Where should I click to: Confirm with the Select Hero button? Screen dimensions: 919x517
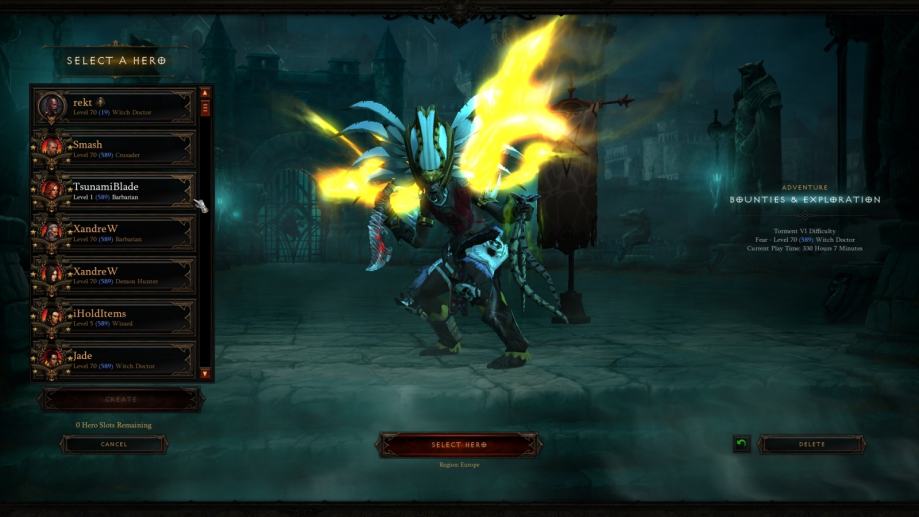click(x=459, y=445)
